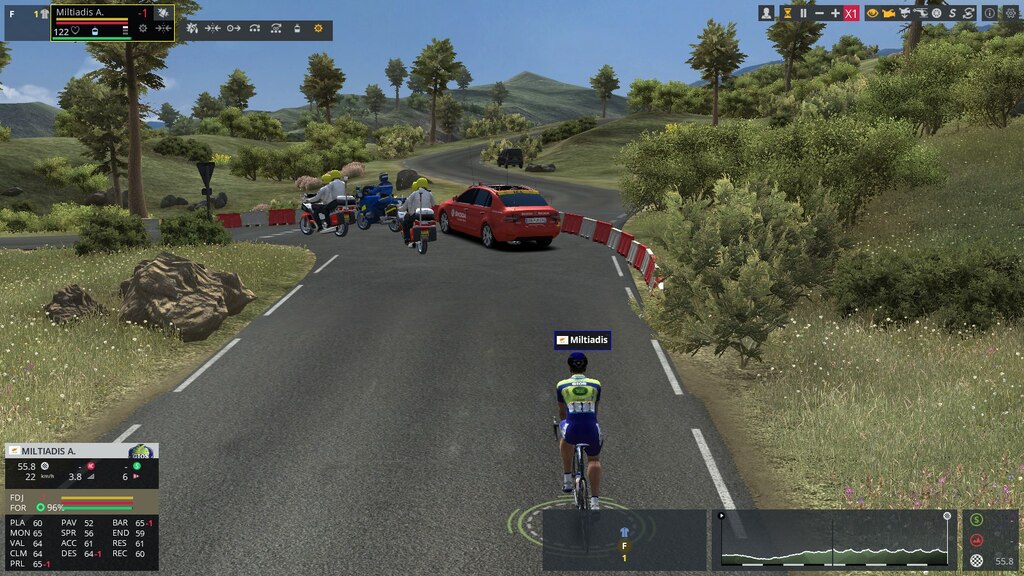Select the Miltiadis name tag above rider
Viewport: 1024px width, 576px height.
(582, 341)
